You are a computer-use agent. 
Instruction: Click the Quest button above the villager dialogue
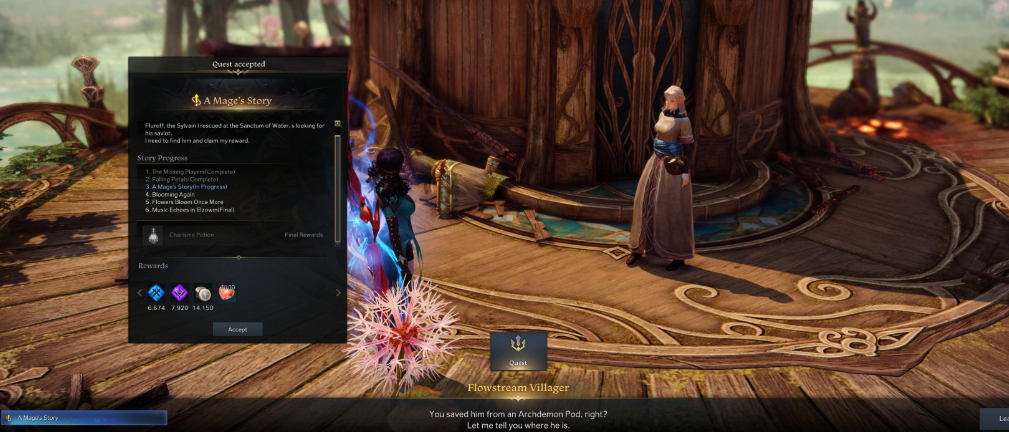[x=518, y=351]
